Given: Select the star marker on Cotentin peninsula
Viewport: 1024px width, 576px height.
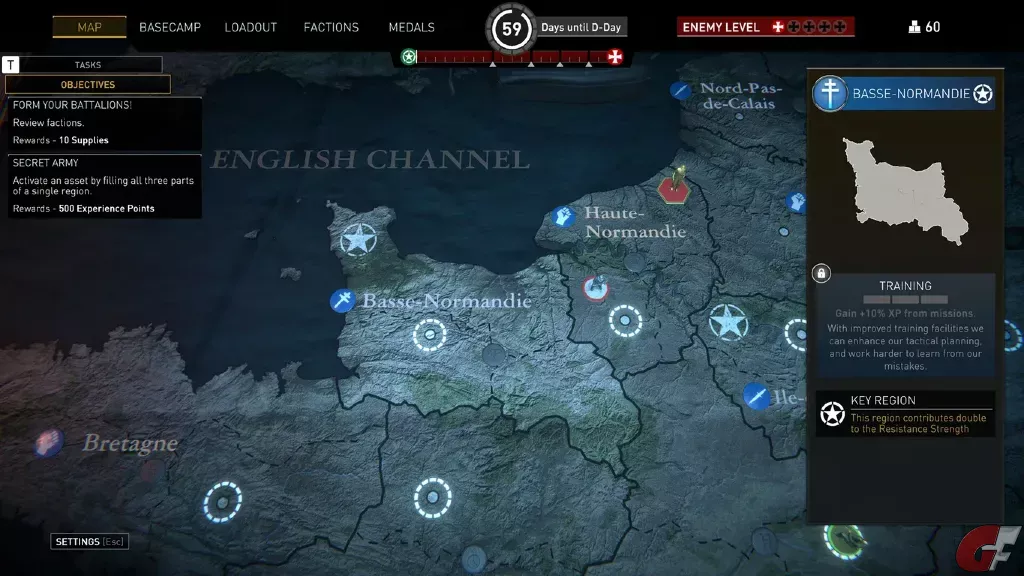Looking at the screenshot, I should click(357, 239).
